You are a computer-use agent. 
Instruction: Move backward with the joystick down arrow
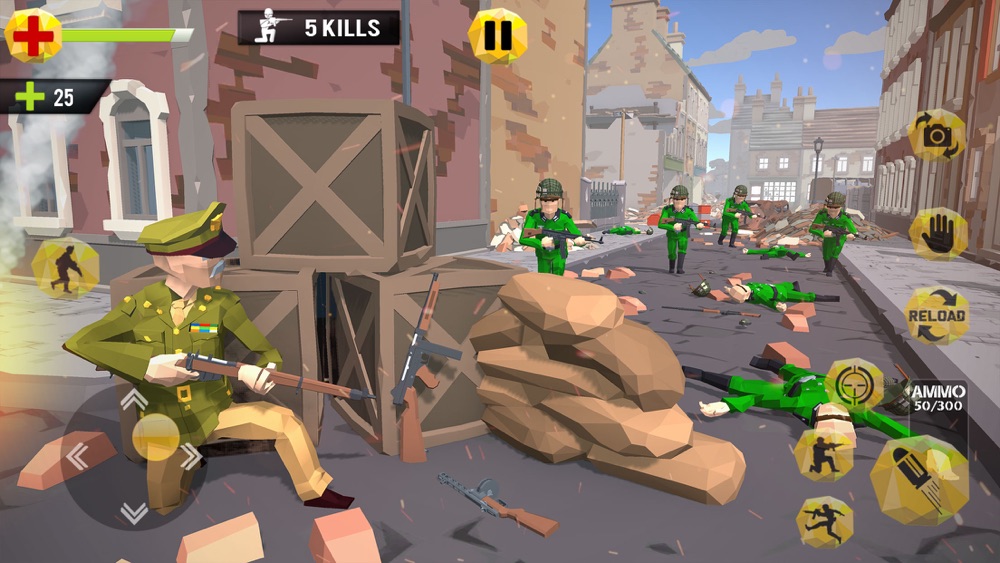coord(134,513)
